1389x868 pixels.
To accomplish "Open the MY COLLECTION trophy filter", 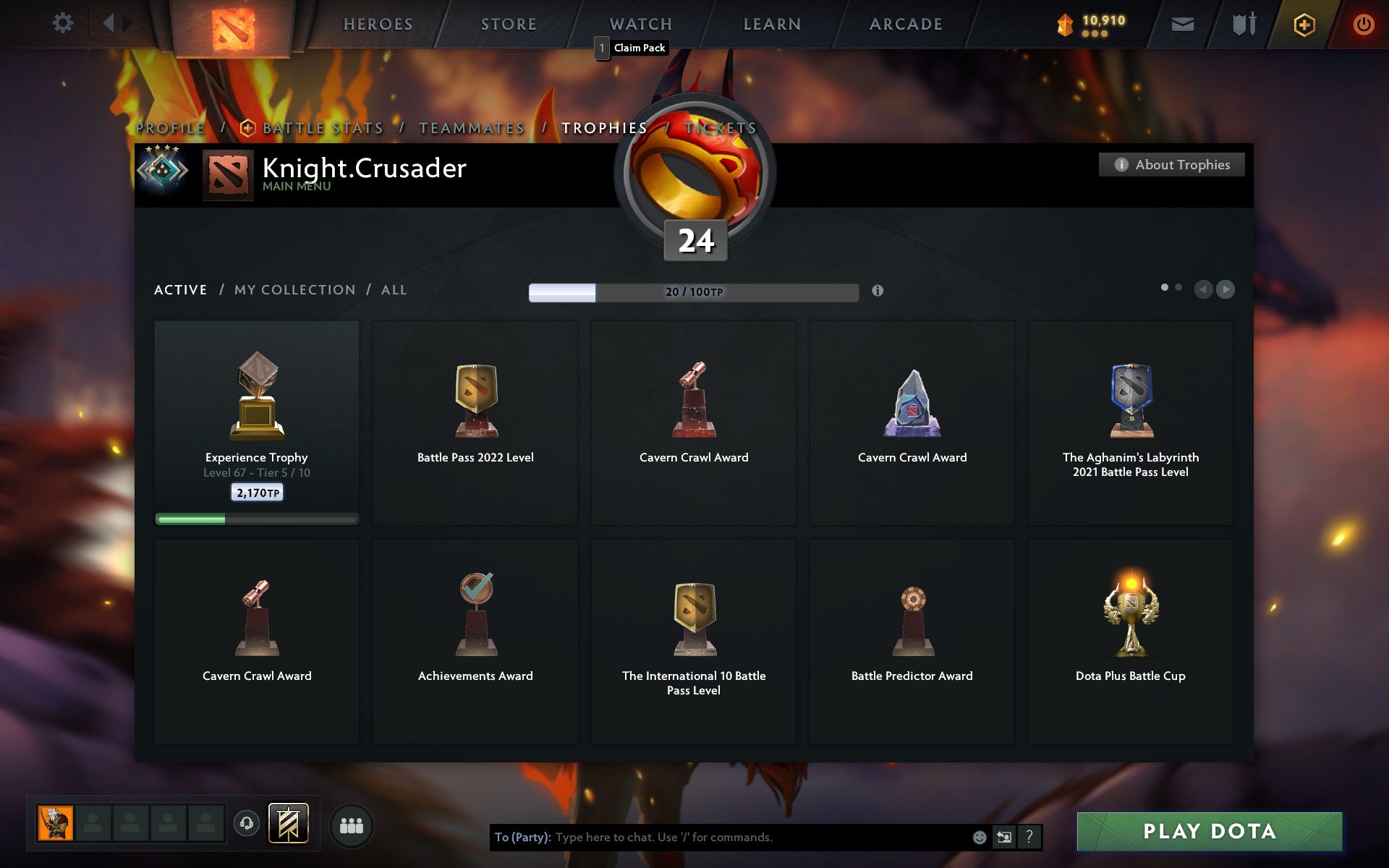I will pos(297,289).
